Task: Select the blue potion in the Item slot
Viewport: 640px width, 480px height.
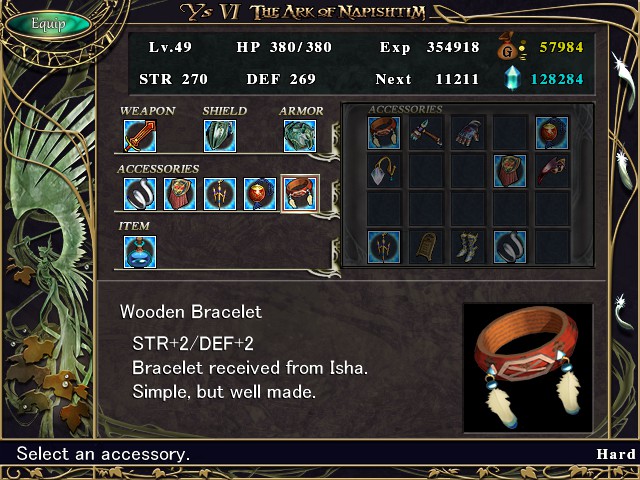Action: pyautogui.click(x=139, y=251)
